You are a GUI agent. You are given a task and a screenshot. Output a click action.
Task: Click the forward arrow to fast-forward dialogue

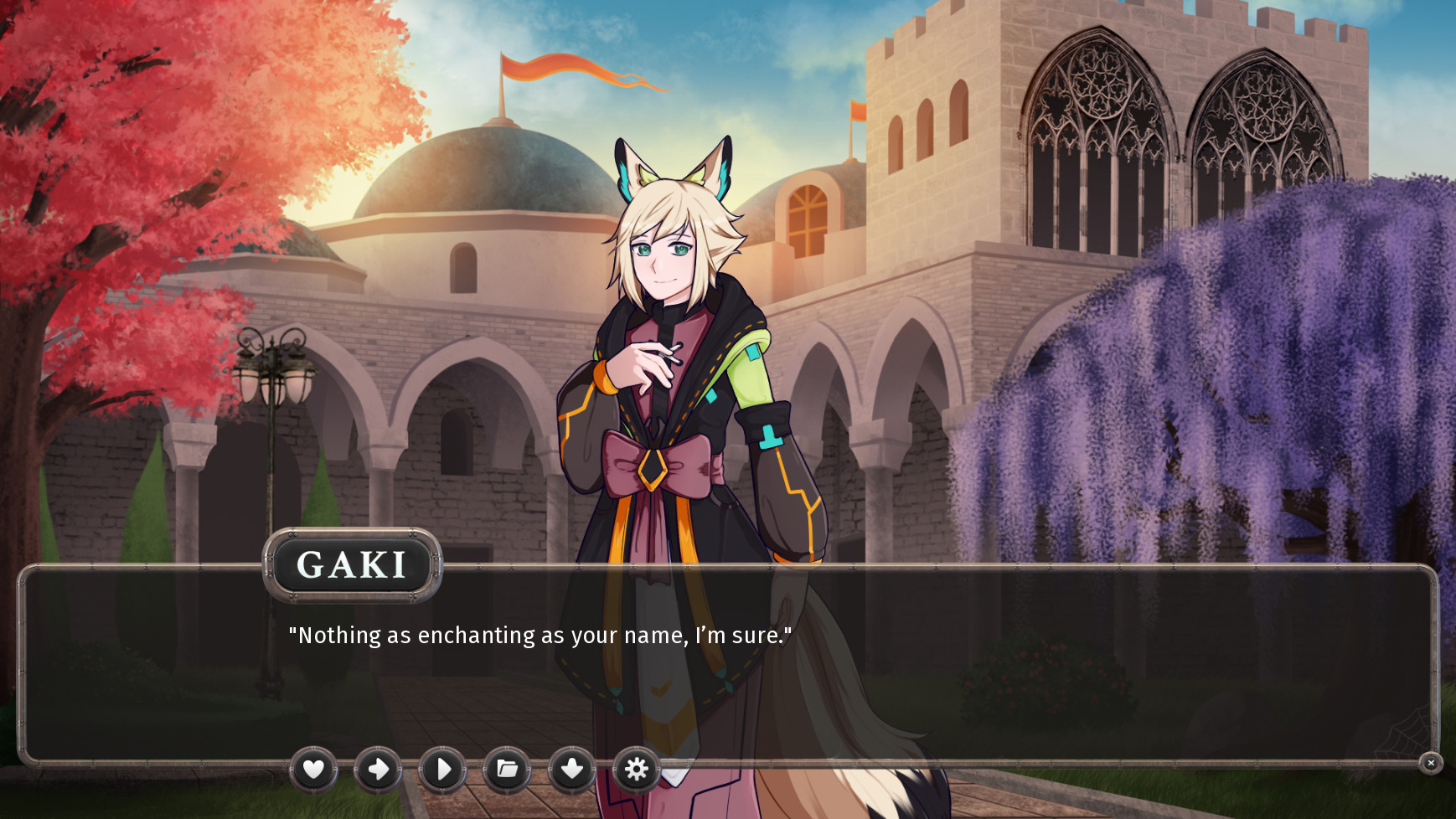click(x=379, y=768)
